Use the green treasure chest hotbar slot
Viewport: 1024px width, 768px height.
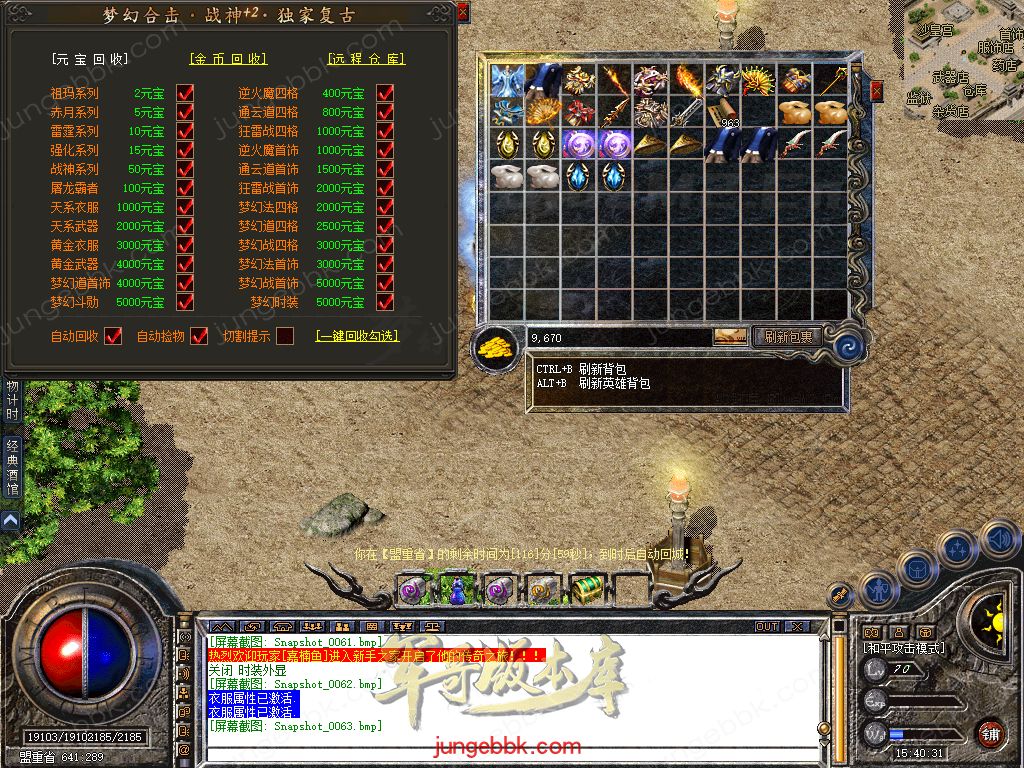pyautogui.click(x=586, y=589)
